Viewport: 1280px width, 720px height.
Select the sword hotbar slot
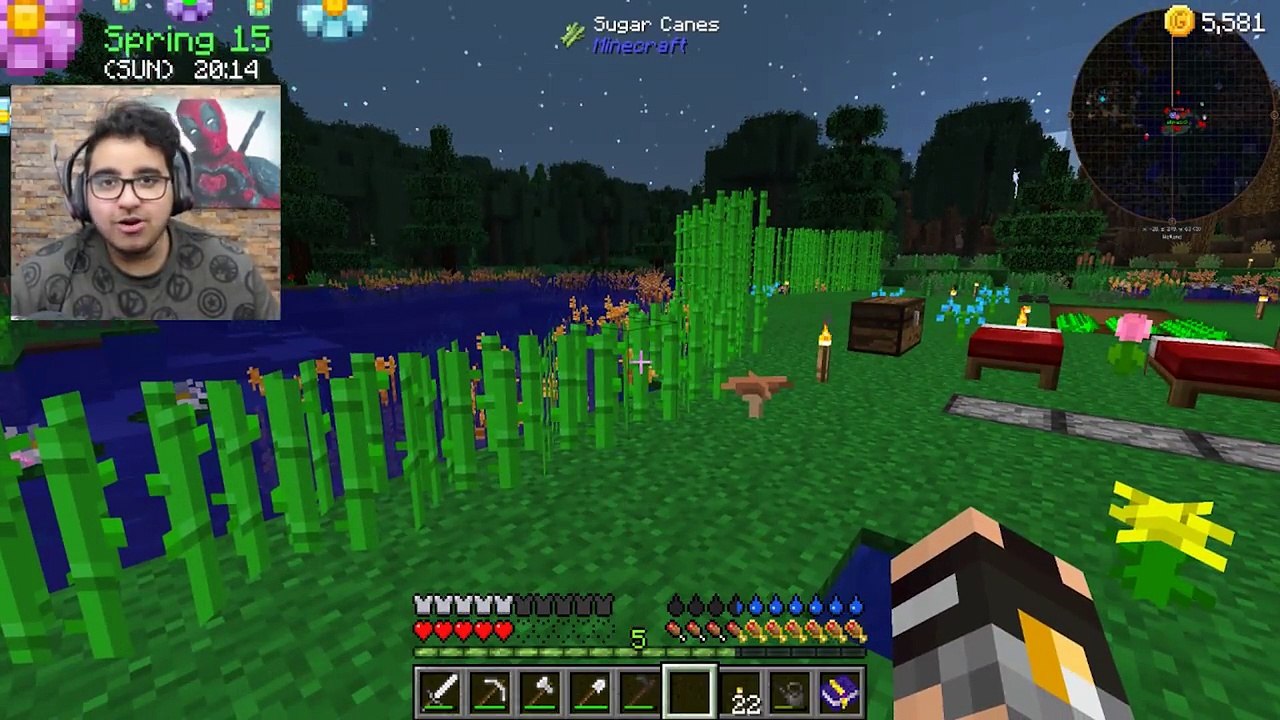tap(440, 692)
